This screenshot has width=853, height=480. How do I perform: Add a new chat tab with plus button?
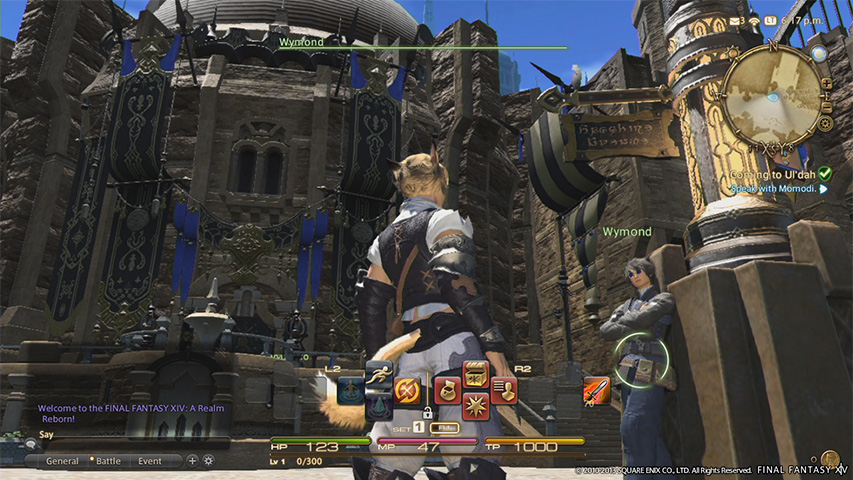tap(192, 461)
